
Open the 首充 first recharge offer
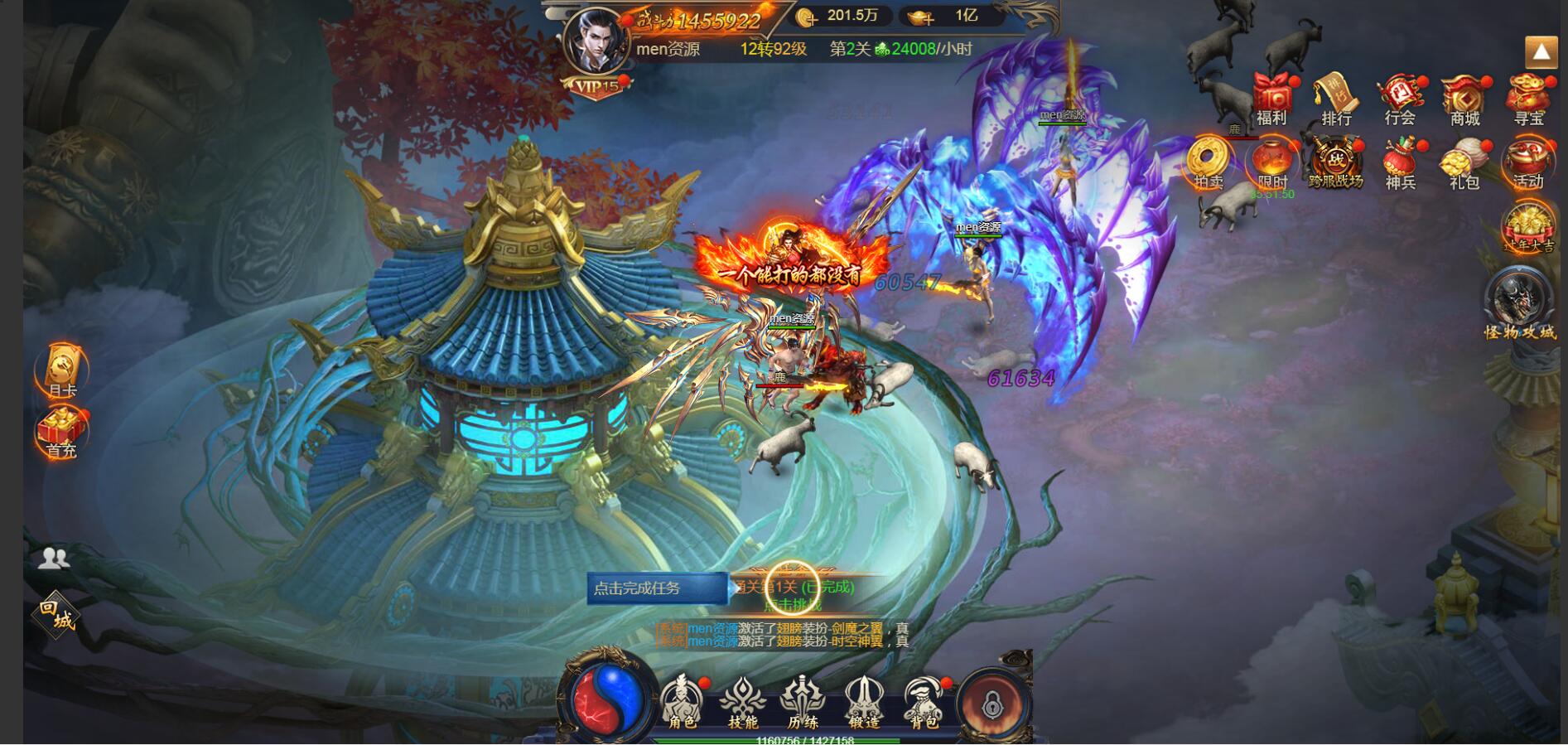(x=61, y=433)
